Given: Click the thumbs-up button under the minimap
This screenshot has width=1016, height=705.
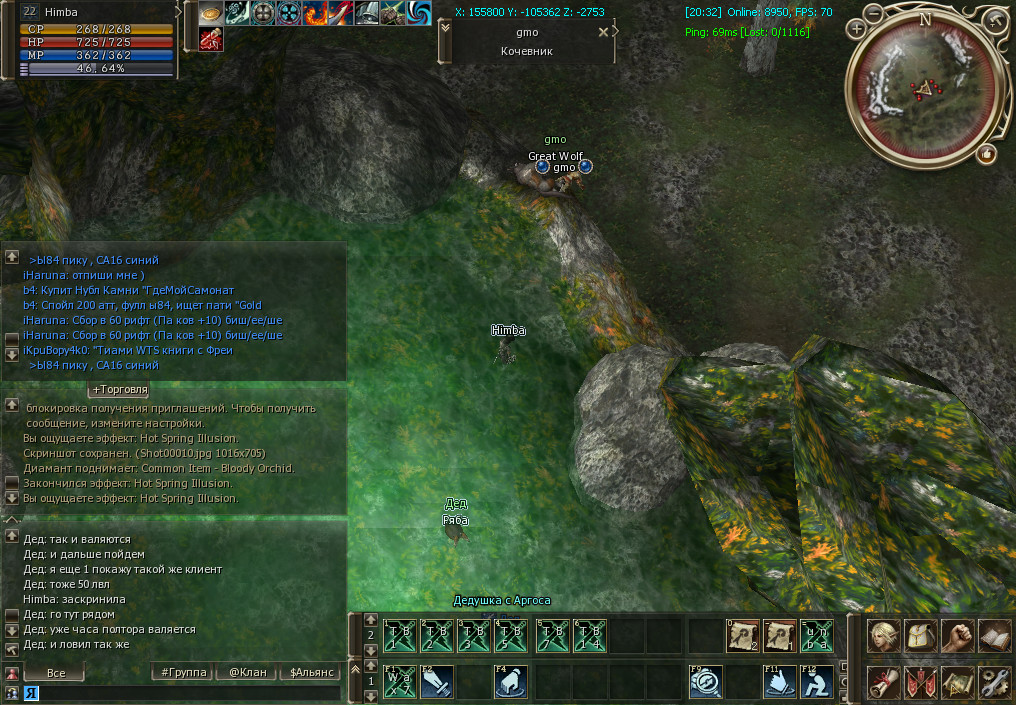Looking at the screenshot, I should coord(987,154).
